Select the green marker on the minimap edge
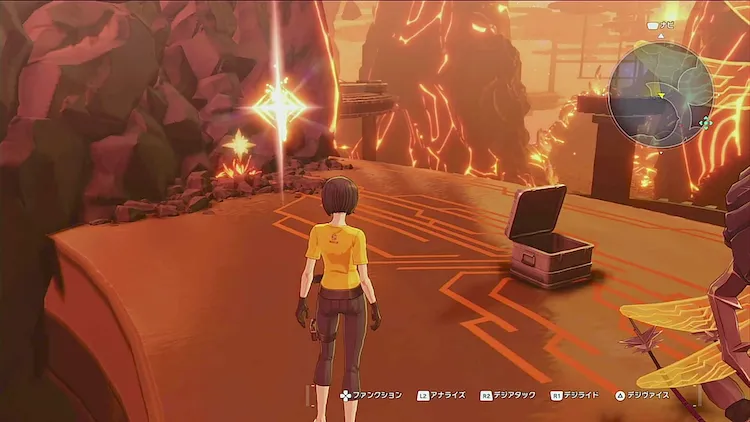Viewport: 750px width, 422px height. point(706,123)
